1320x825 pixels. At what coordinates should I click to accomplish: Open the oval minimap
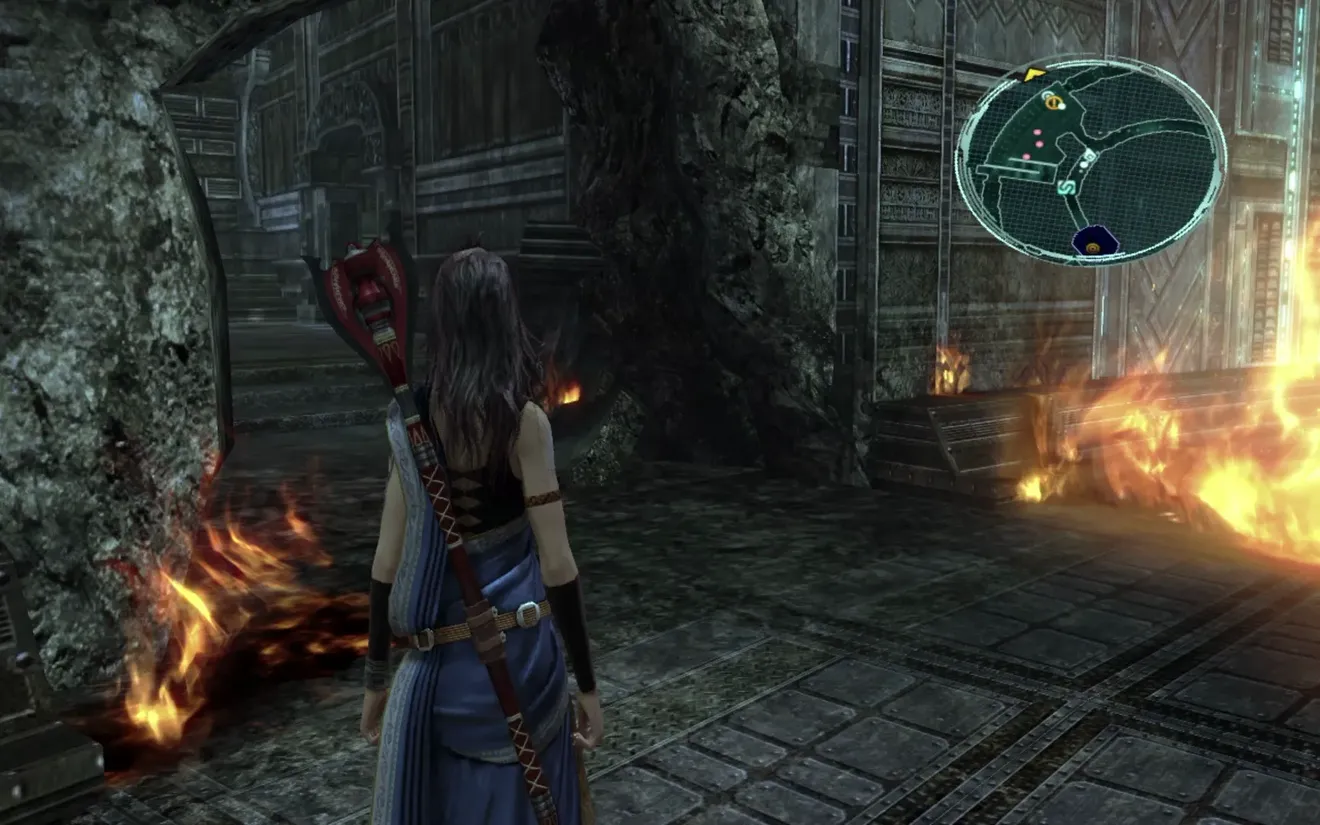(1090, 160)
